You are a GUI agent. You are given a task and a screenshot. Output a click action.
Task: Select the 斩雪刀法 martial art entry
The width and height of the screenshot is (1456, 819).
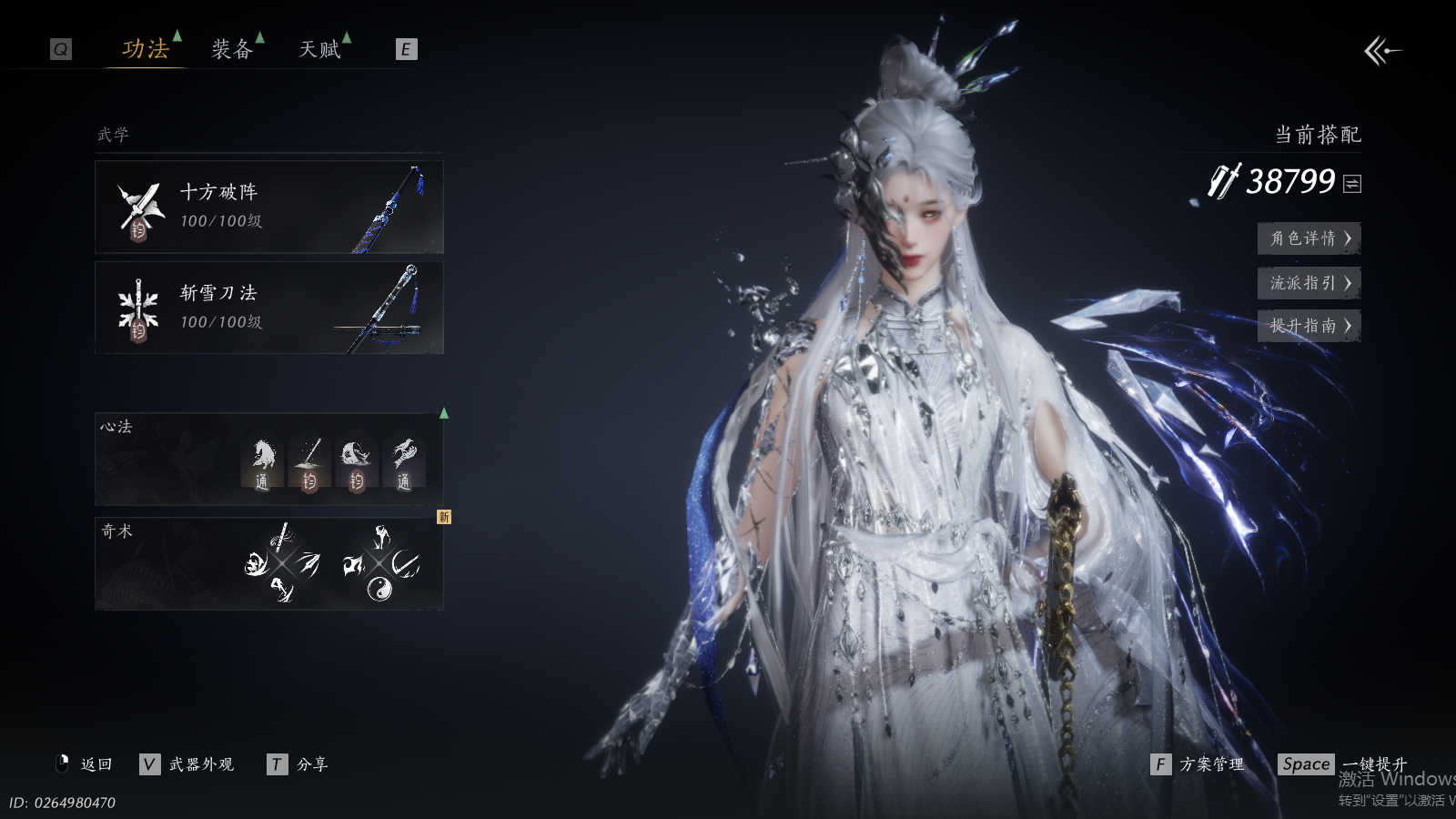pyautogui.click(x=269, y=308)
